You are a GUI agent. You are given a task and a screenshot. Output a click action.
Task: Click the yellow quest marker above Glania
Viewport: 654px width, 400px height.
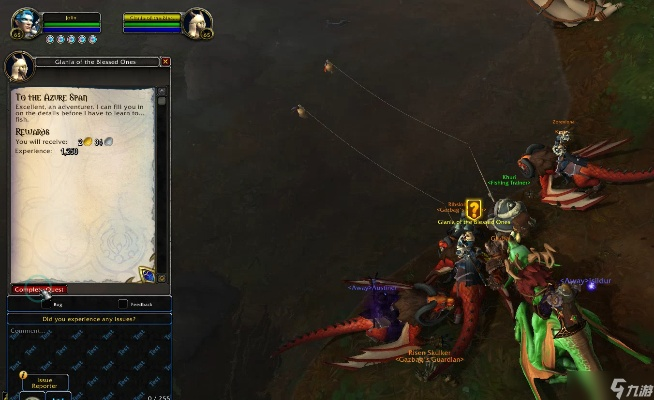pyautogui.click(x=474, y=209)
